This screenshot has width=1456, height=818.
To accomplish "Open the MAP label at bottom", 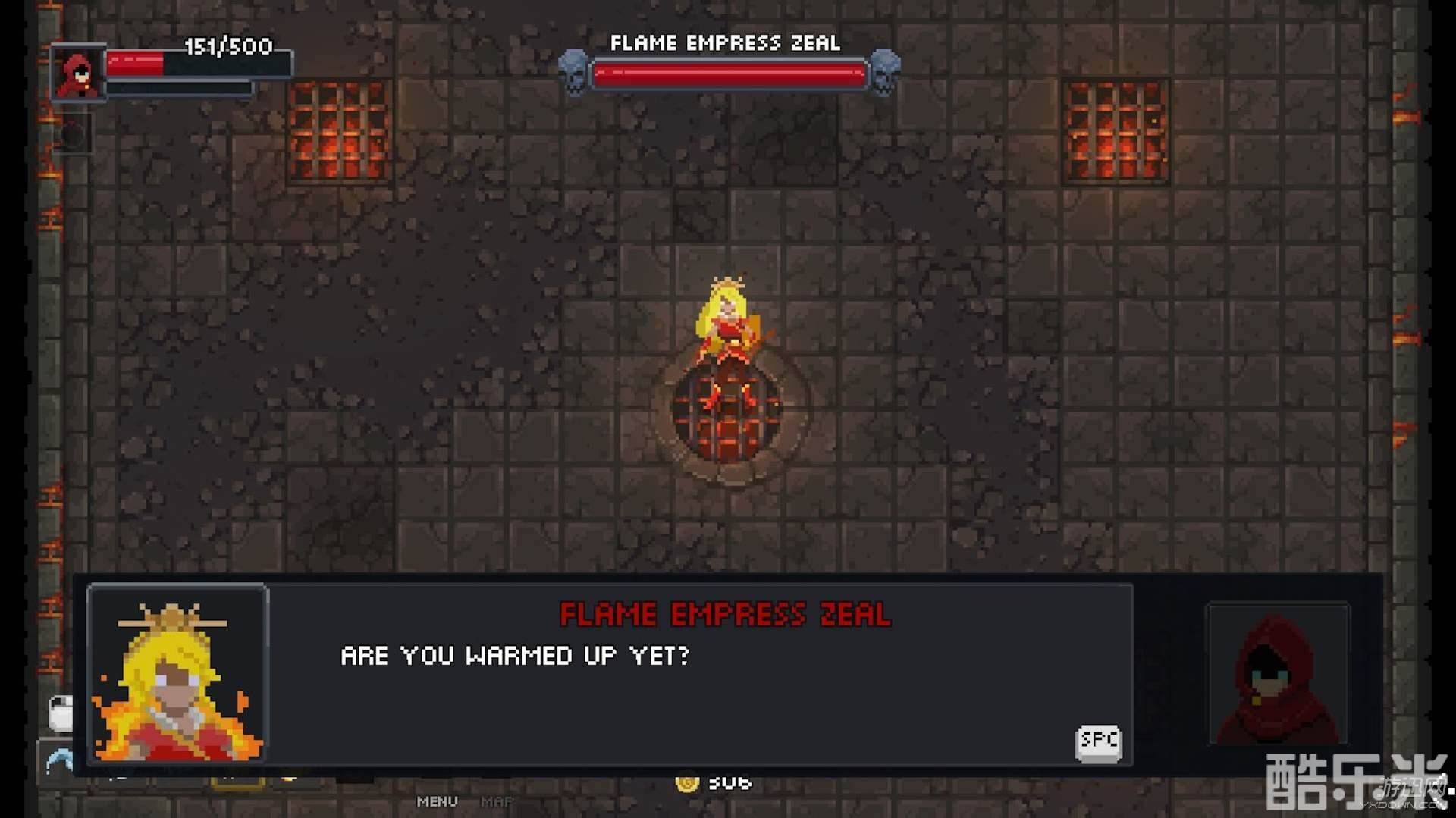I will [x=497, y=801].
